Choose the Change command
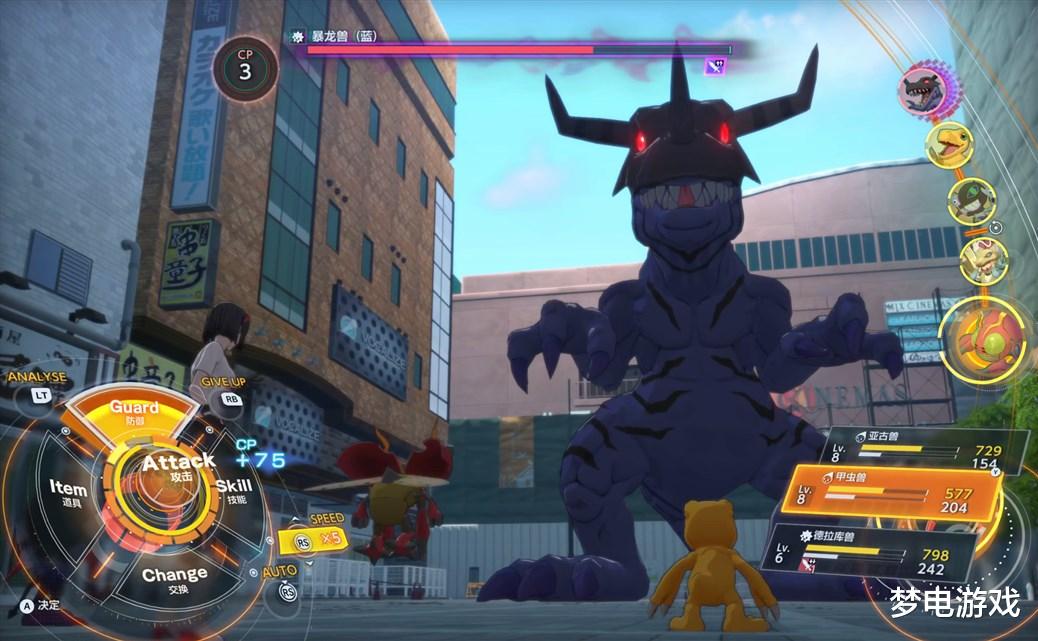 [174, 578]
